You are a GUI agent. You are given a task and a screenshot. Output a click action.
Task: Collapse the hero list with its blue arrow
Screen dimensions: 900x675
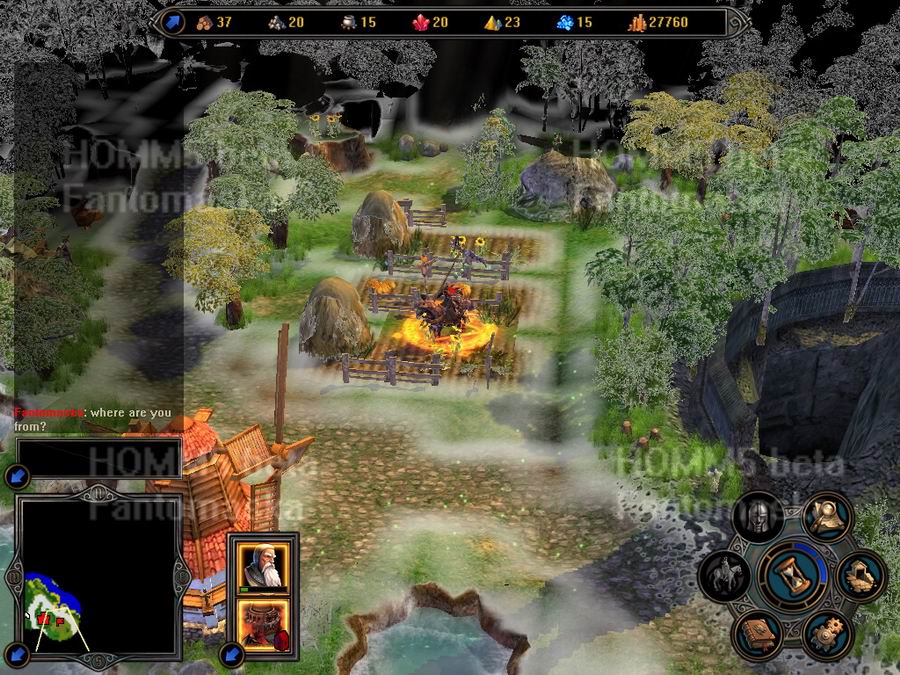pyautogui.click(x=232, y=655)
